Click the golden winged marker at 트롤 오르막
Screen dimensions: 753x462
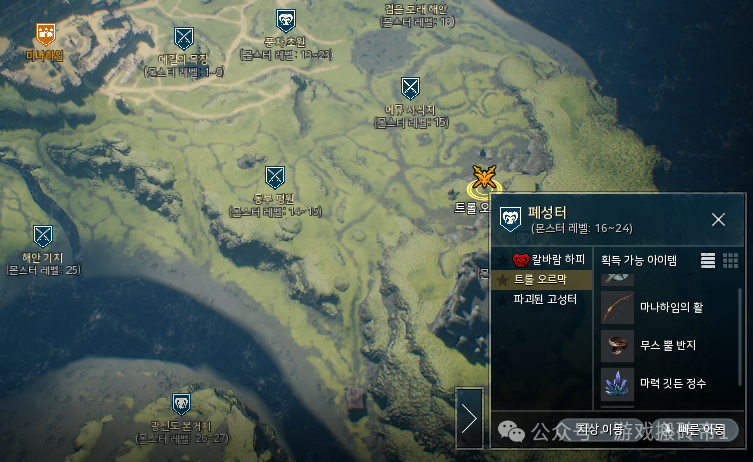(485, 180)
